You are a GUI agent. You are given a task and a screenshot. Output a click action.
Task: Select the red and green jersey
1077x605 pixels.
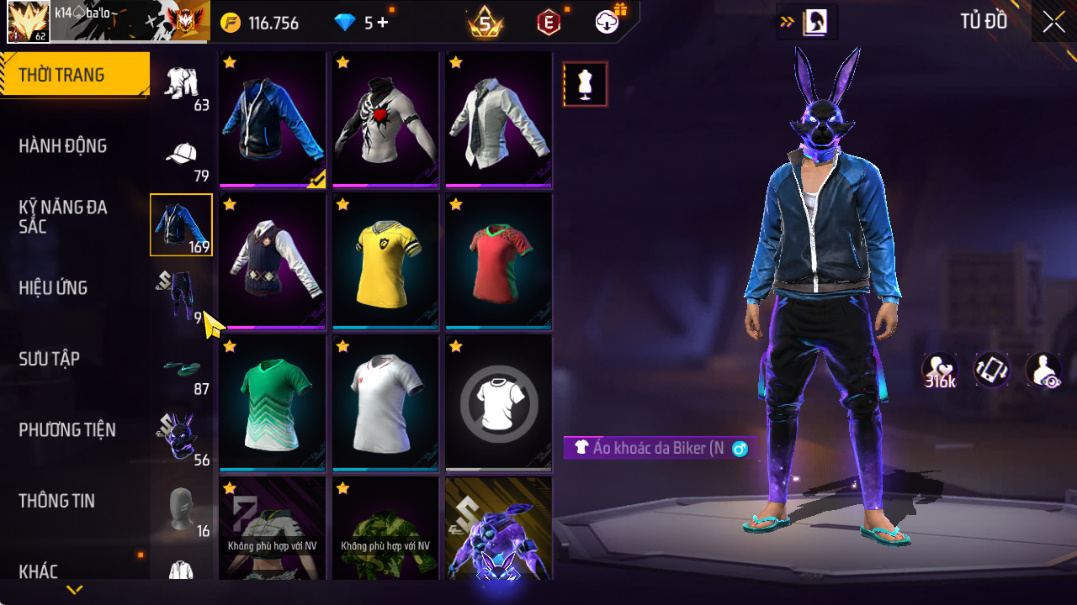[498, 261]
